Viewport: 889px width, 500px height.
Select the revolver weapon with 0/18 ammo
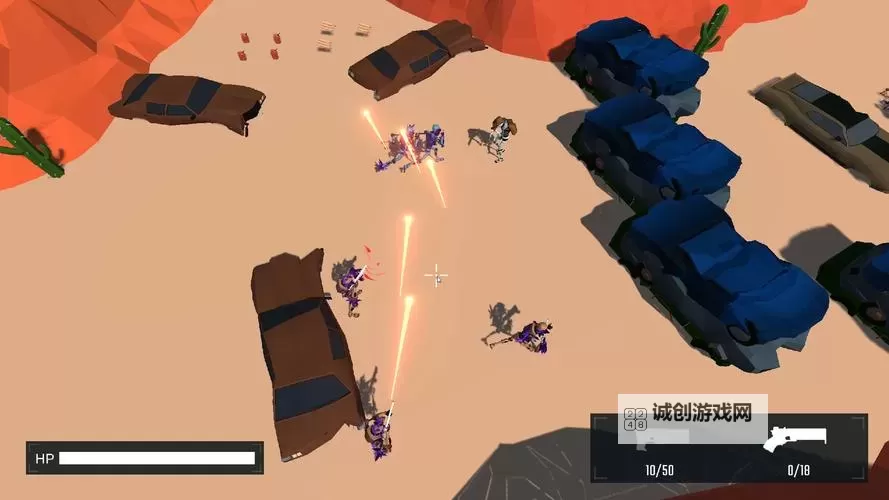796,441
